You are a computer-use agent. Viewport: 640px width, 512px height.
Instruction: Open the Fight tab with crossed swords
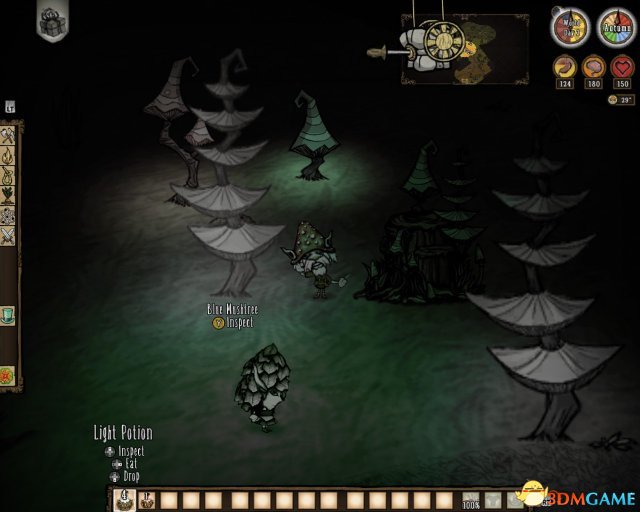(x=9, y=235)
